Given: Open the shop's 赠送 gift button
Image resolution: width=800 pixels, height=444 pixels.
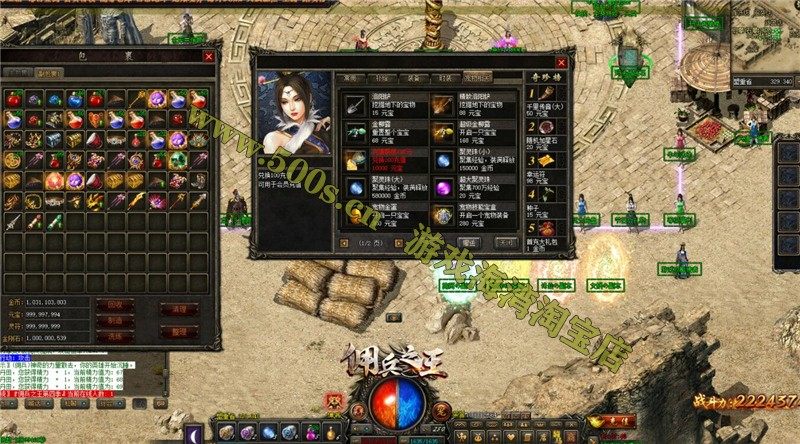Looking at the screenshot, I should tap(469, 242).
